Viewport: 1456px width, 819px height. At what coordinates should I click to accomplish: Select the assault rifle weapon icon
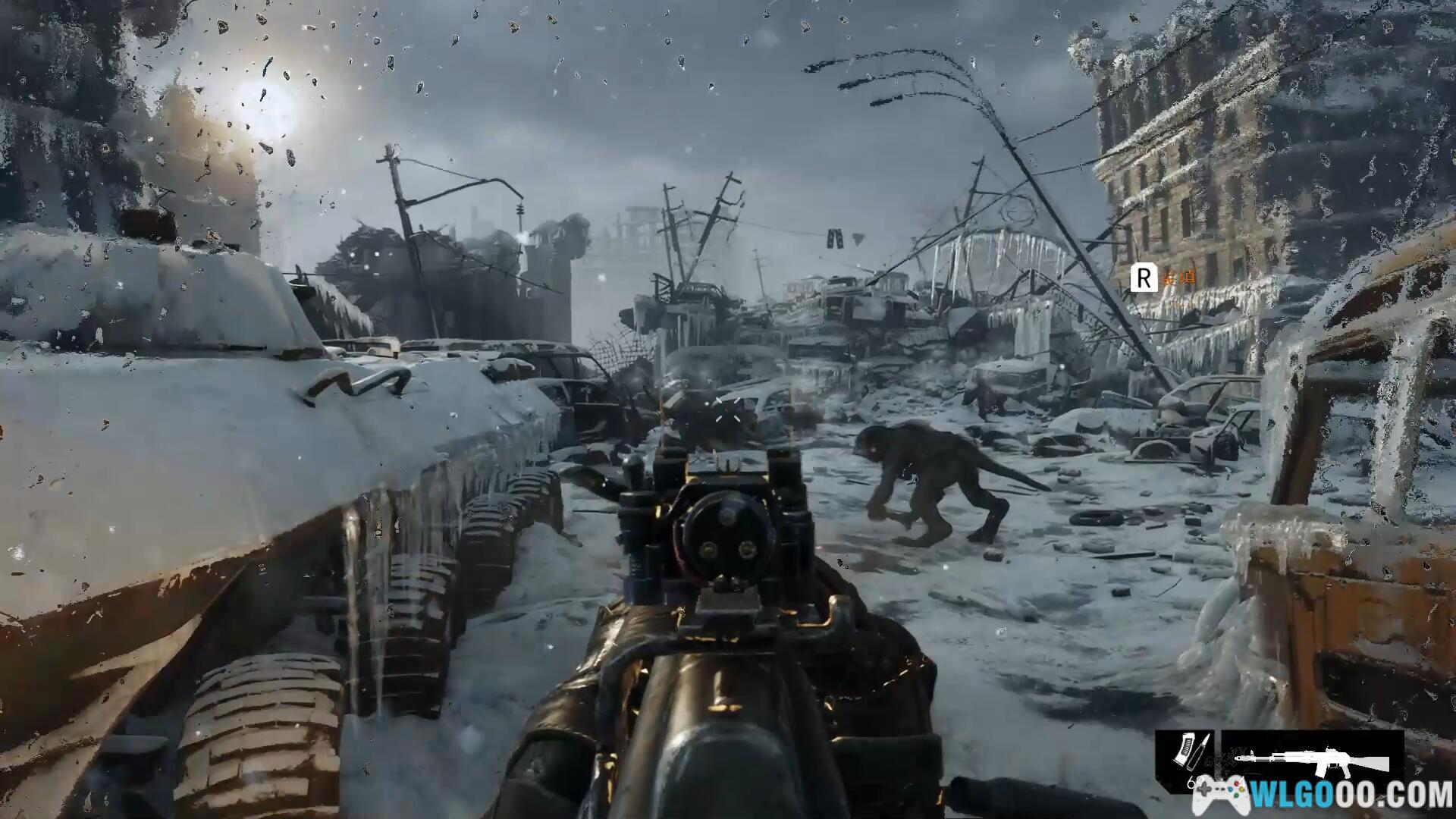pos(1312,760)
